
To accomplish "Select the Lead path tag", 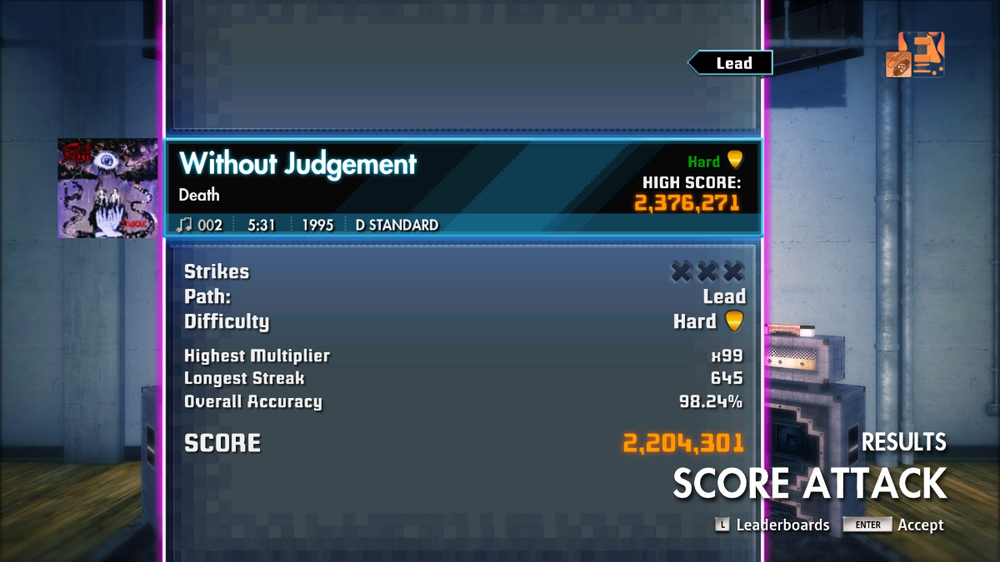I will point(732,63).
